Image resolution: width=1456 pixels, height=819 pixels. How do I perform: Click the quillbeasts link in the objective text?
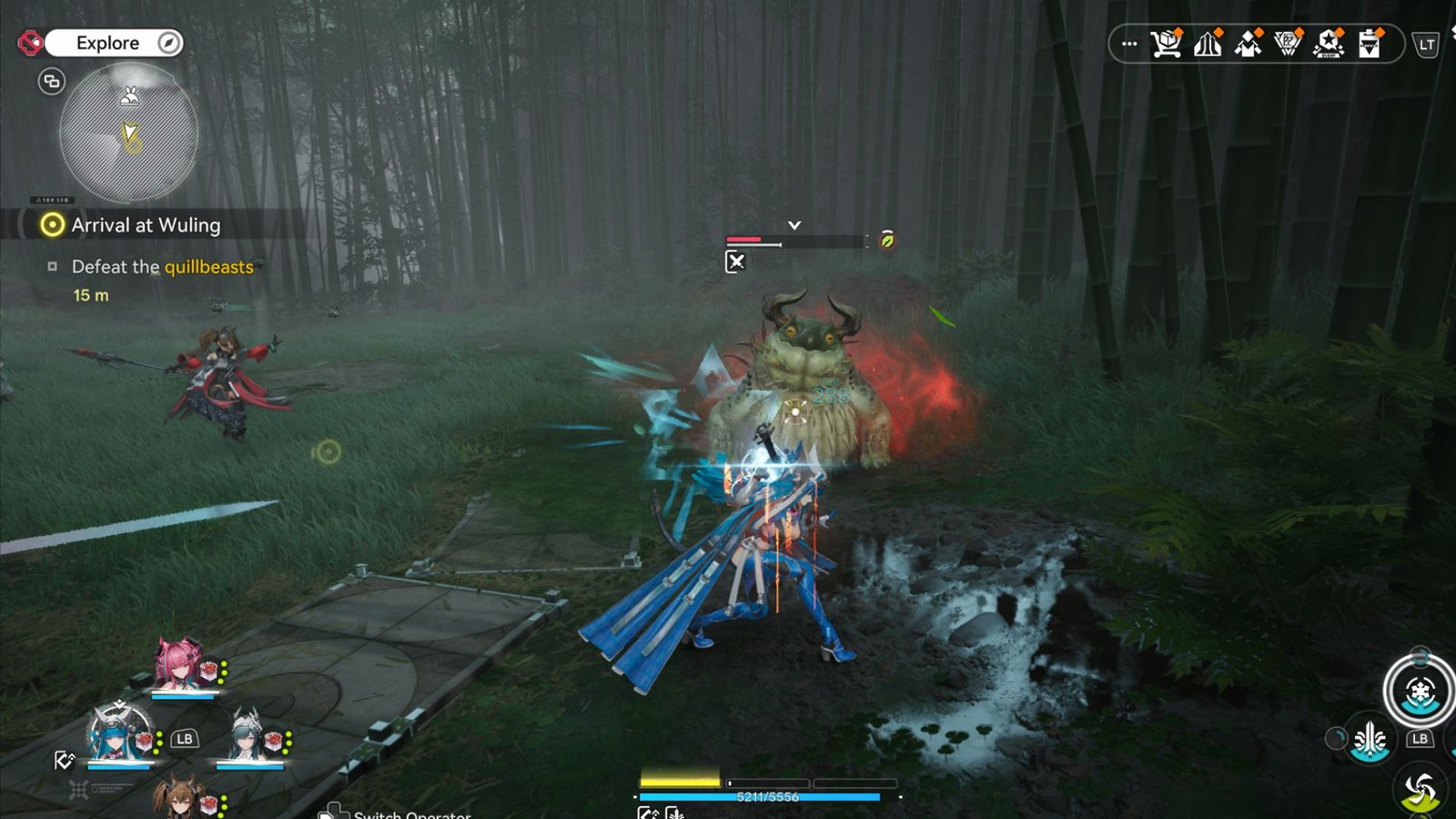[209, 268]
